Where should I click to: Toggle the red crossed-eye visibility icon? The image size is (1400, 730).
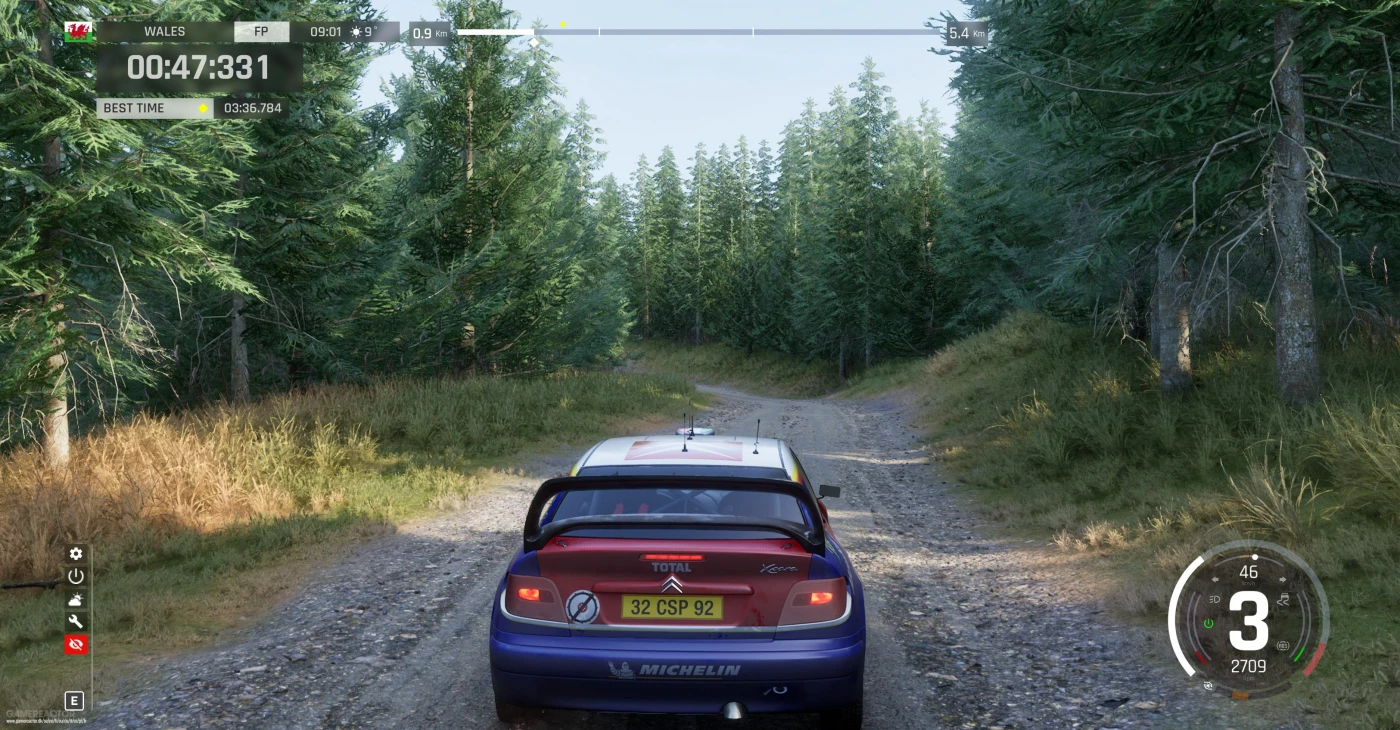tap(76, 645)
